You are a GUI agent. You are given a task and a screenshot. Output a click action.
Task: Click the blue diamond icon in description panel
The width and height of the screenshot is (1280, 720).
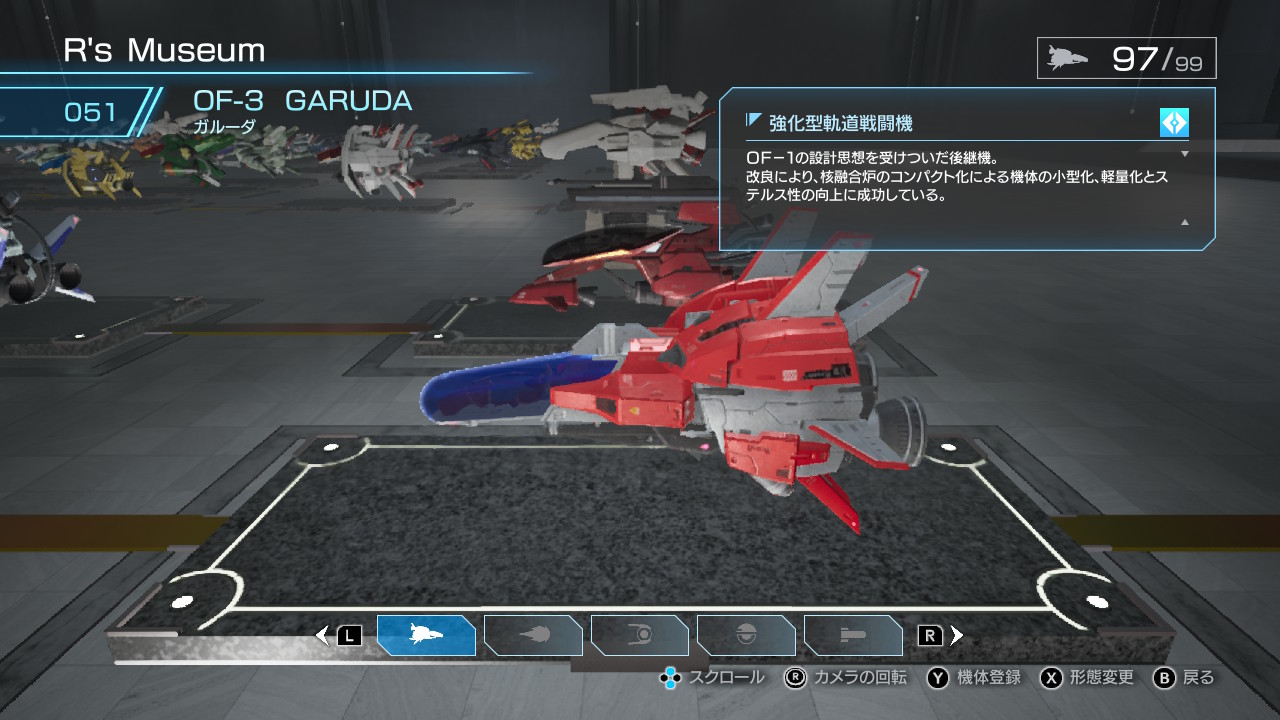tap(1174, 122)
